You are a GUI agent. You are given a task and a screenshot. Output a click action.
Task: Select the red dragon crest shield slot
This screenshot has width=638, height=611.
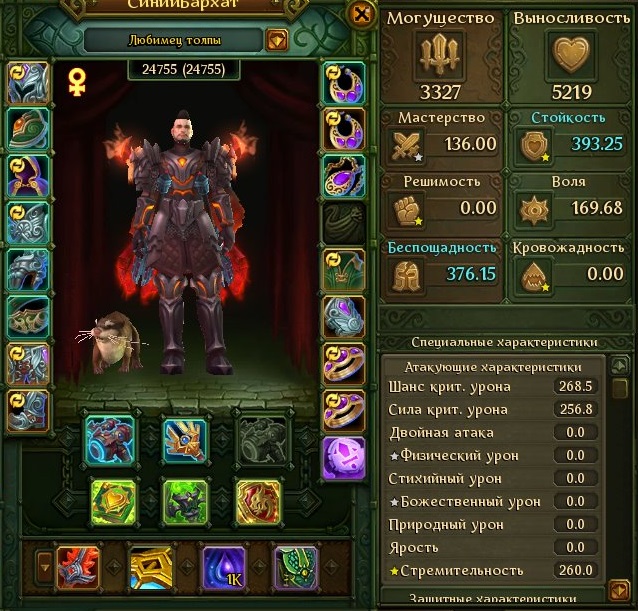click(257, 501)
